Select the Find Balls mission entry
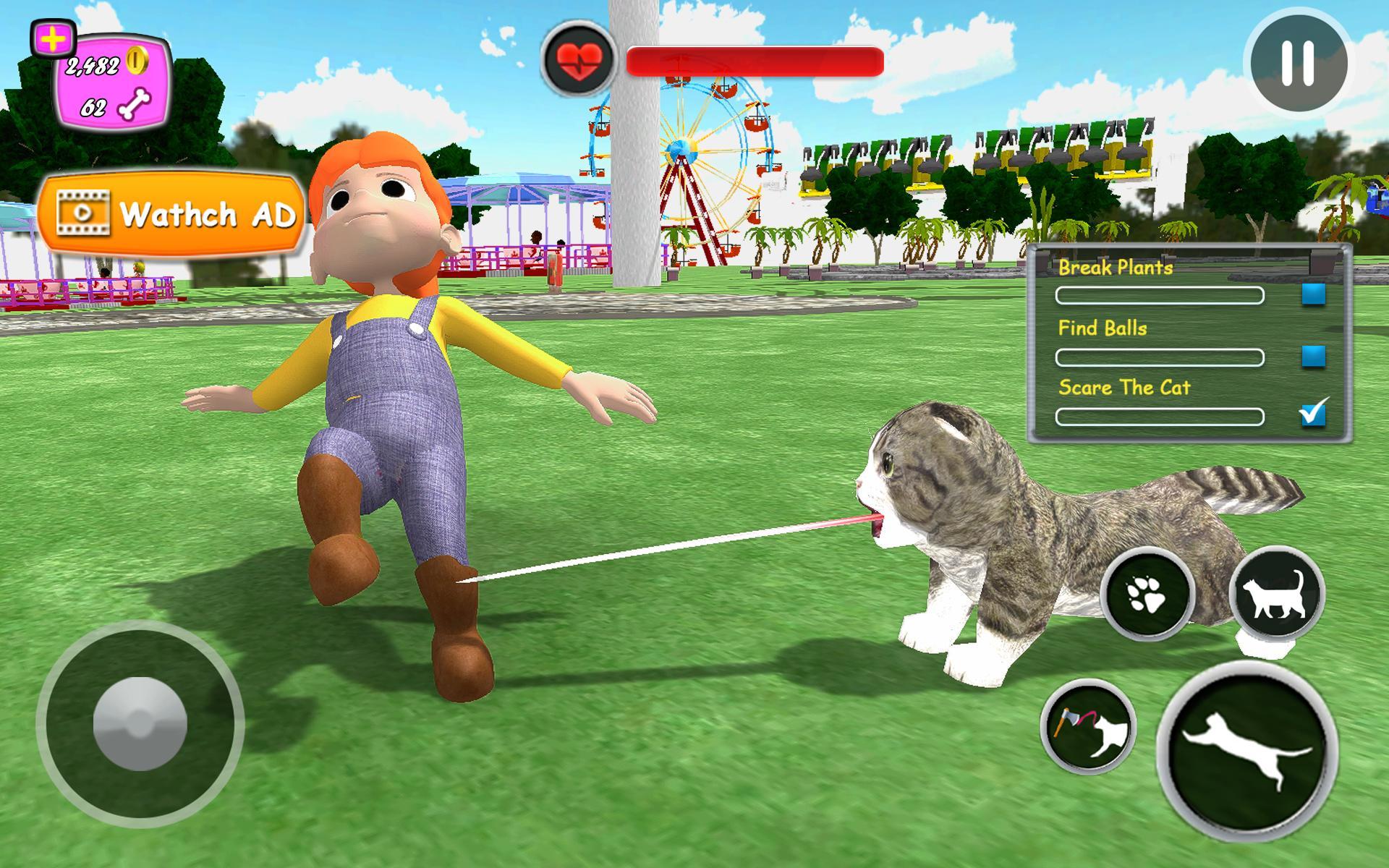The image size is (1389, 868). coord(1103,328)
